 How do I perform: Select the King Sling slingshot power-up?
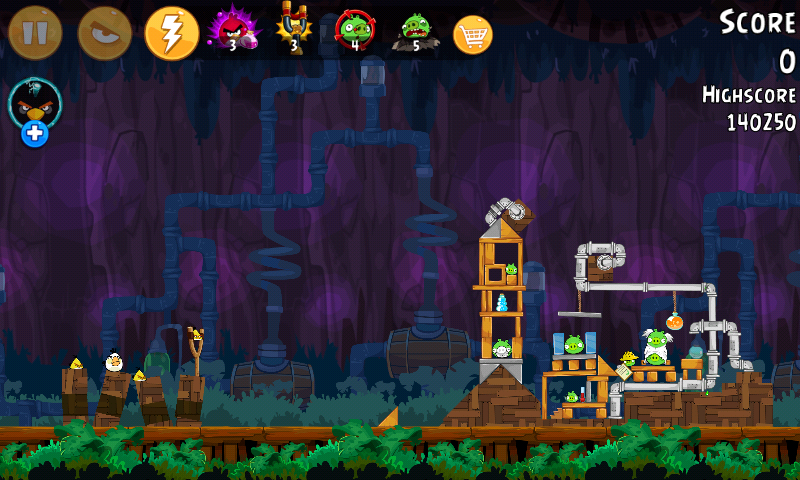(294, 30)
